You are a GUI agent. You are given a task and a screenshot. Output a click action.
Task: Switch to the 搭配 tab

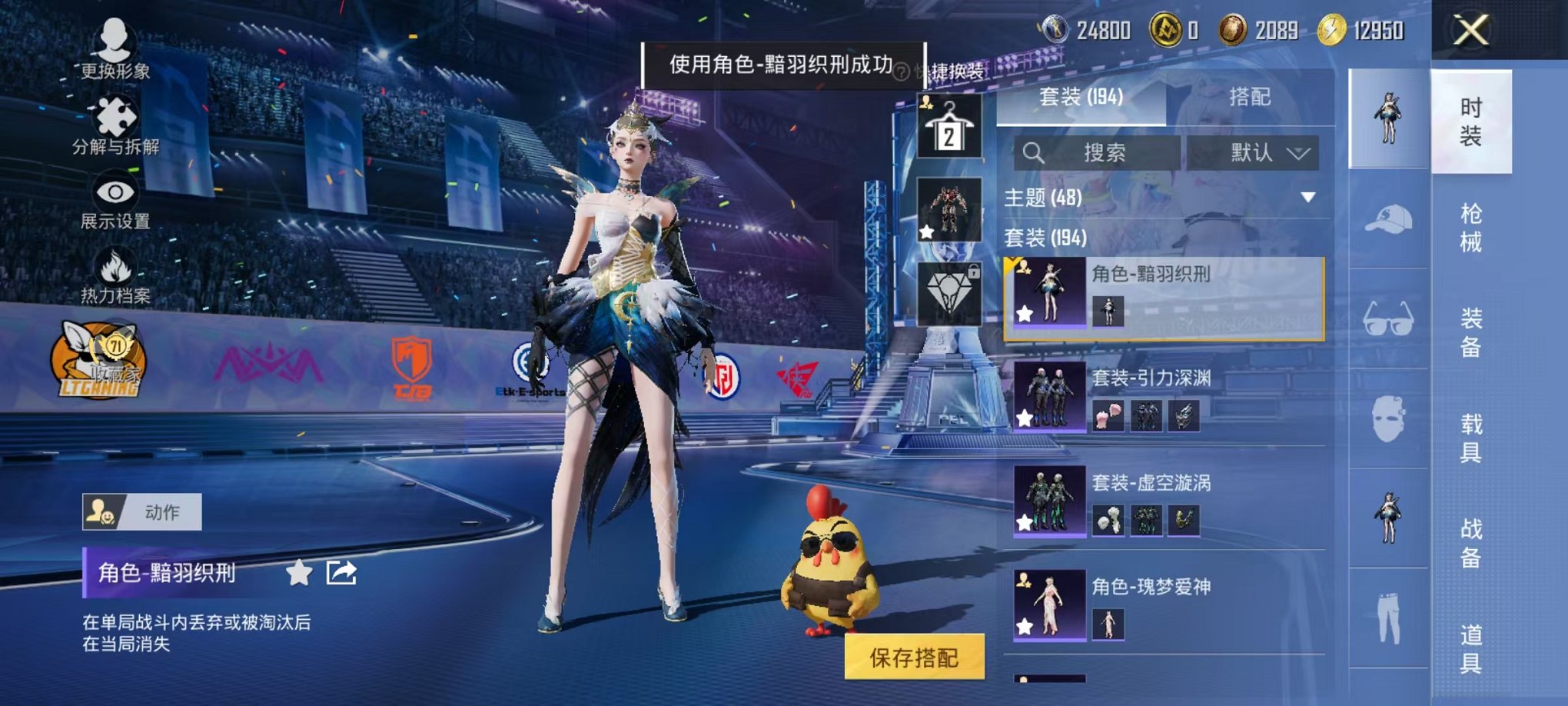tap(1251, 98)
